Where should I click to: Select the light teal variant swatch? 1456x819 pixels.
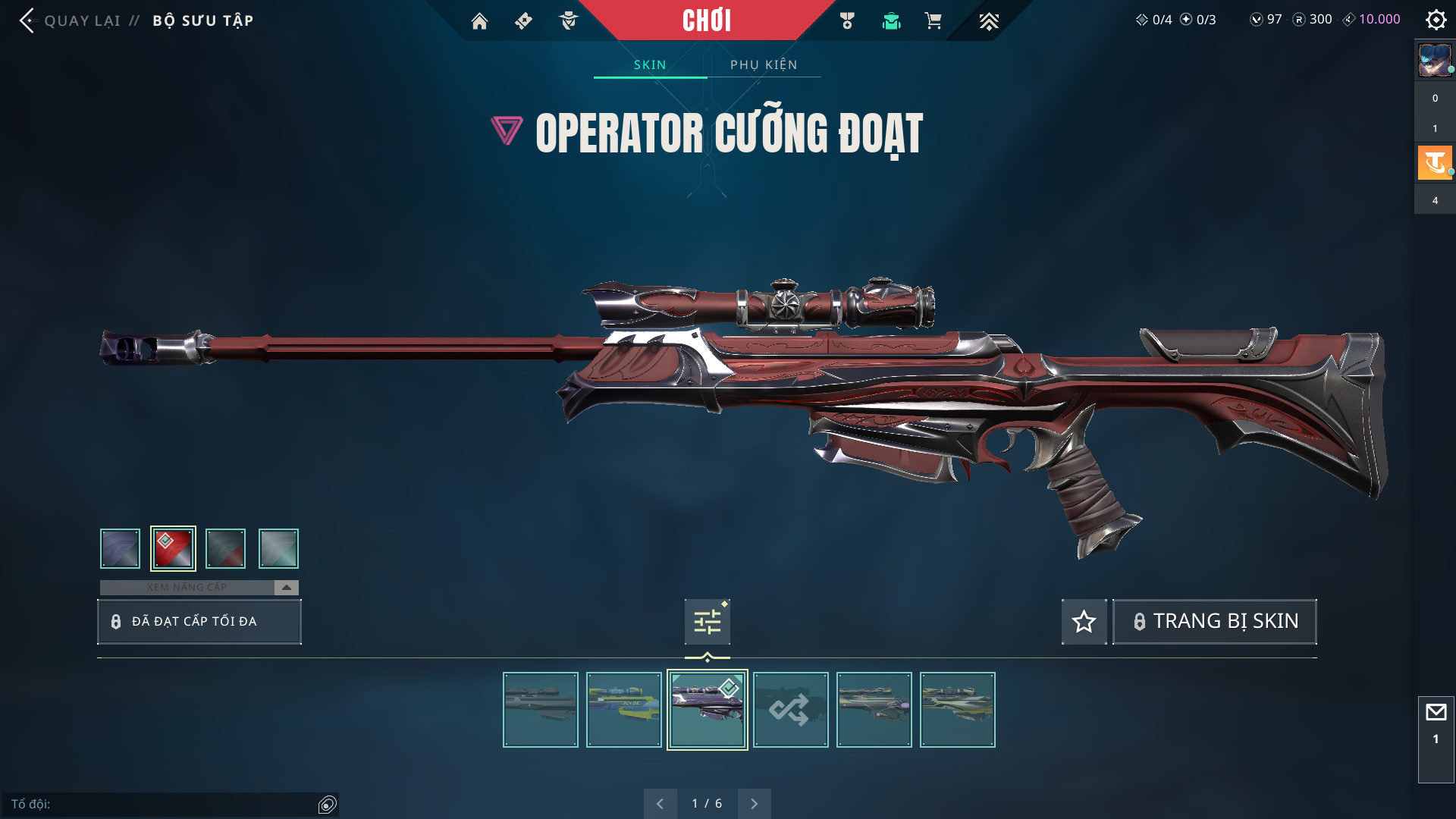[x=278, y=548]
